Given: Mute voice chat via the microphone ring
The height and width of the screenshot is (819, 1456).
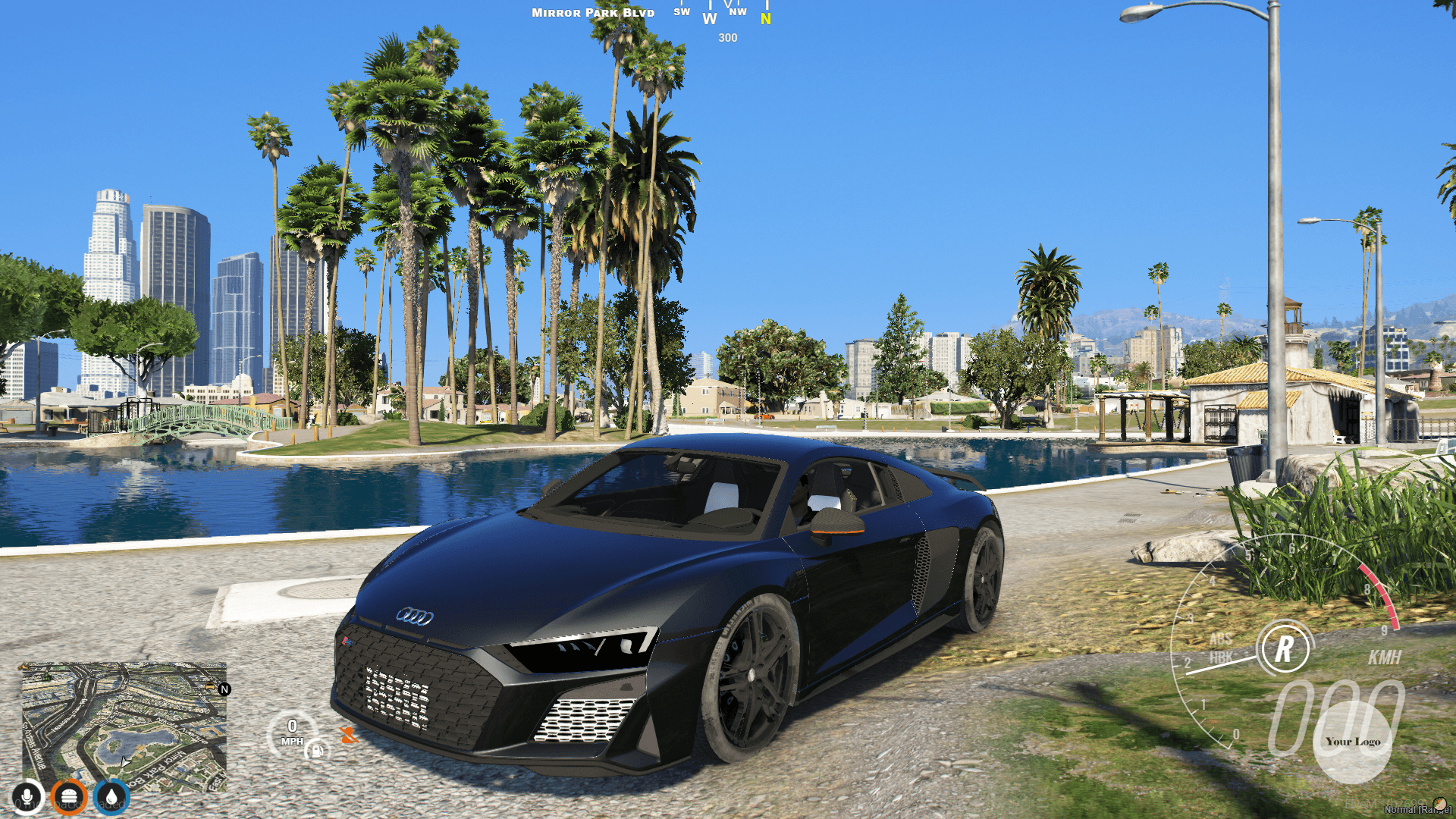Looking at the screenshot, I should point(28,797).
